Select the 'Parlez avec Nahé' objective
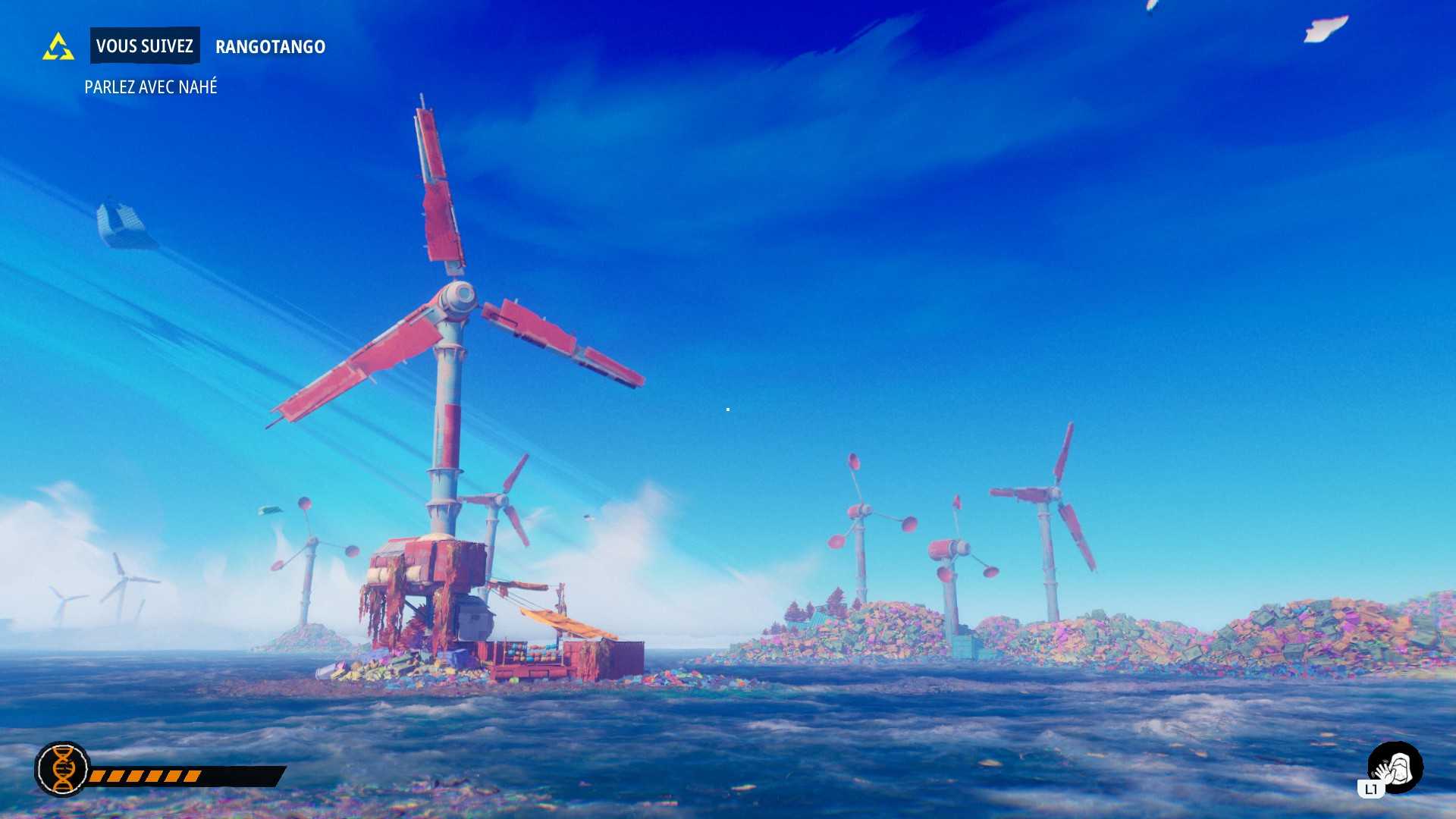 pyautogui.click(x=151, y=87)
